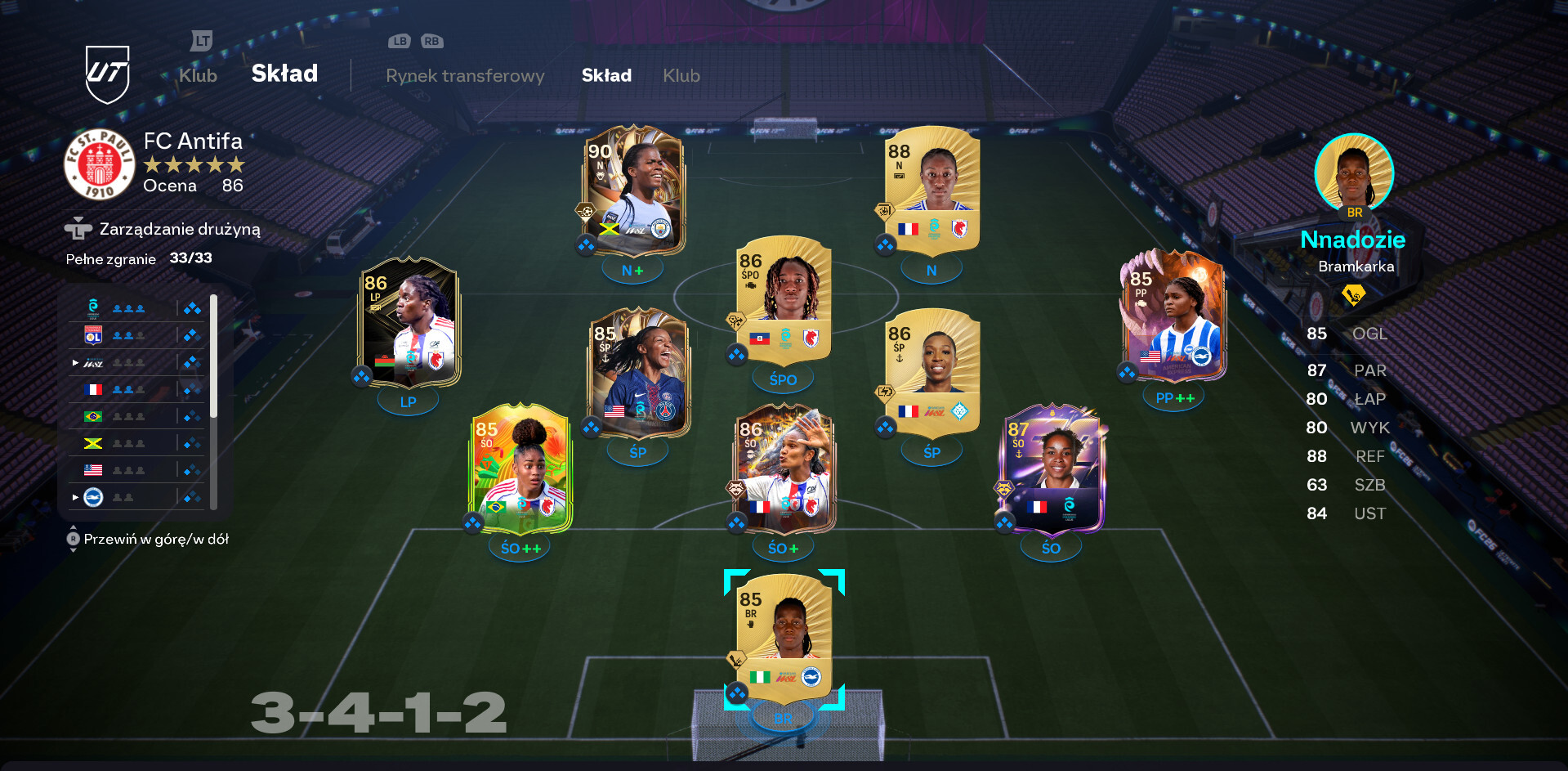Viewport: 1568px width, 771px height.
Task: Select the 85-rated PP winger card
Action: coord(1173,315)
